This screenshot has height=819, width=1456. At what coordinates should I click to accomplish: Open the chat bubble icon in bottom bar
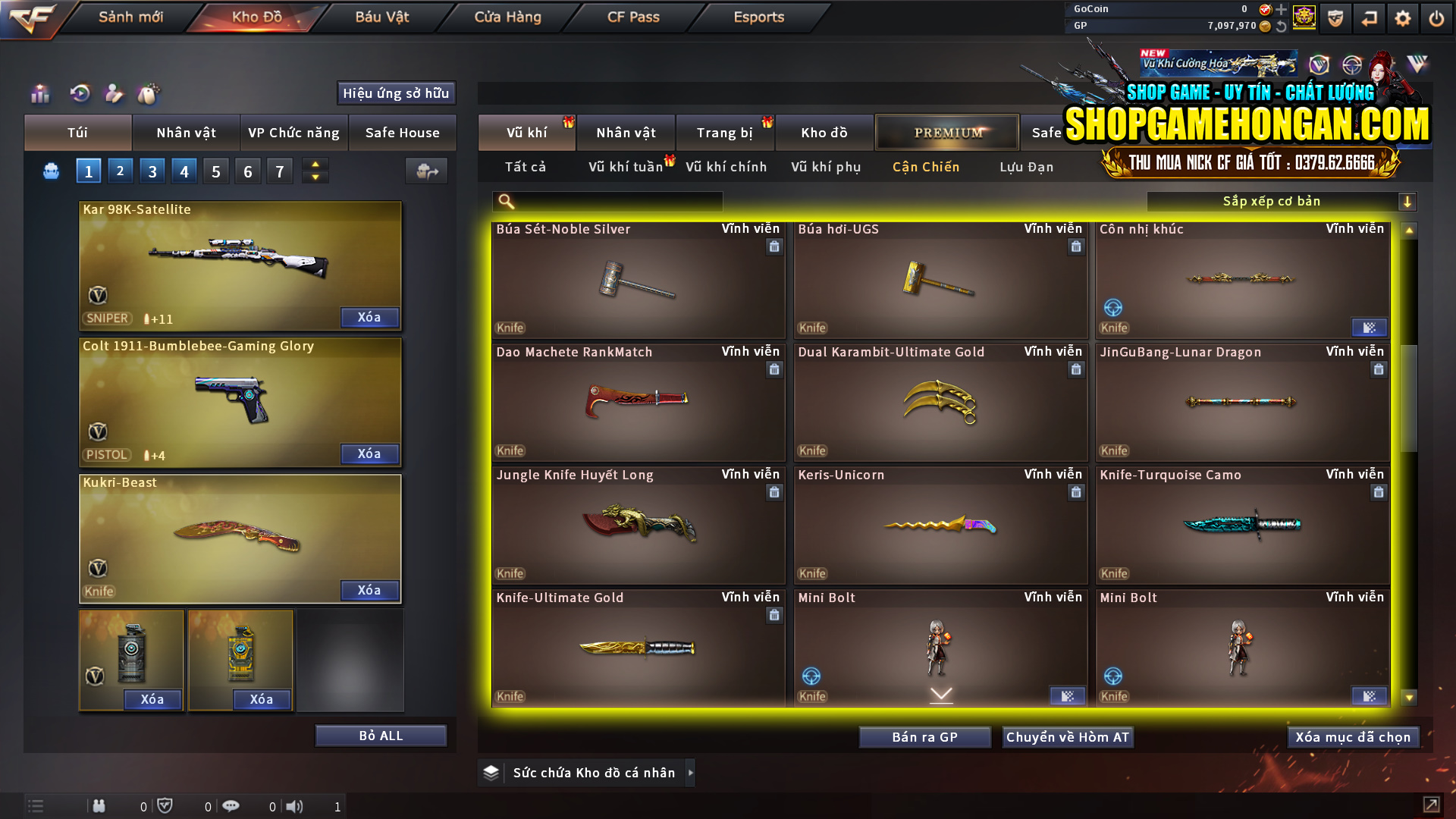tap(231, 806)
